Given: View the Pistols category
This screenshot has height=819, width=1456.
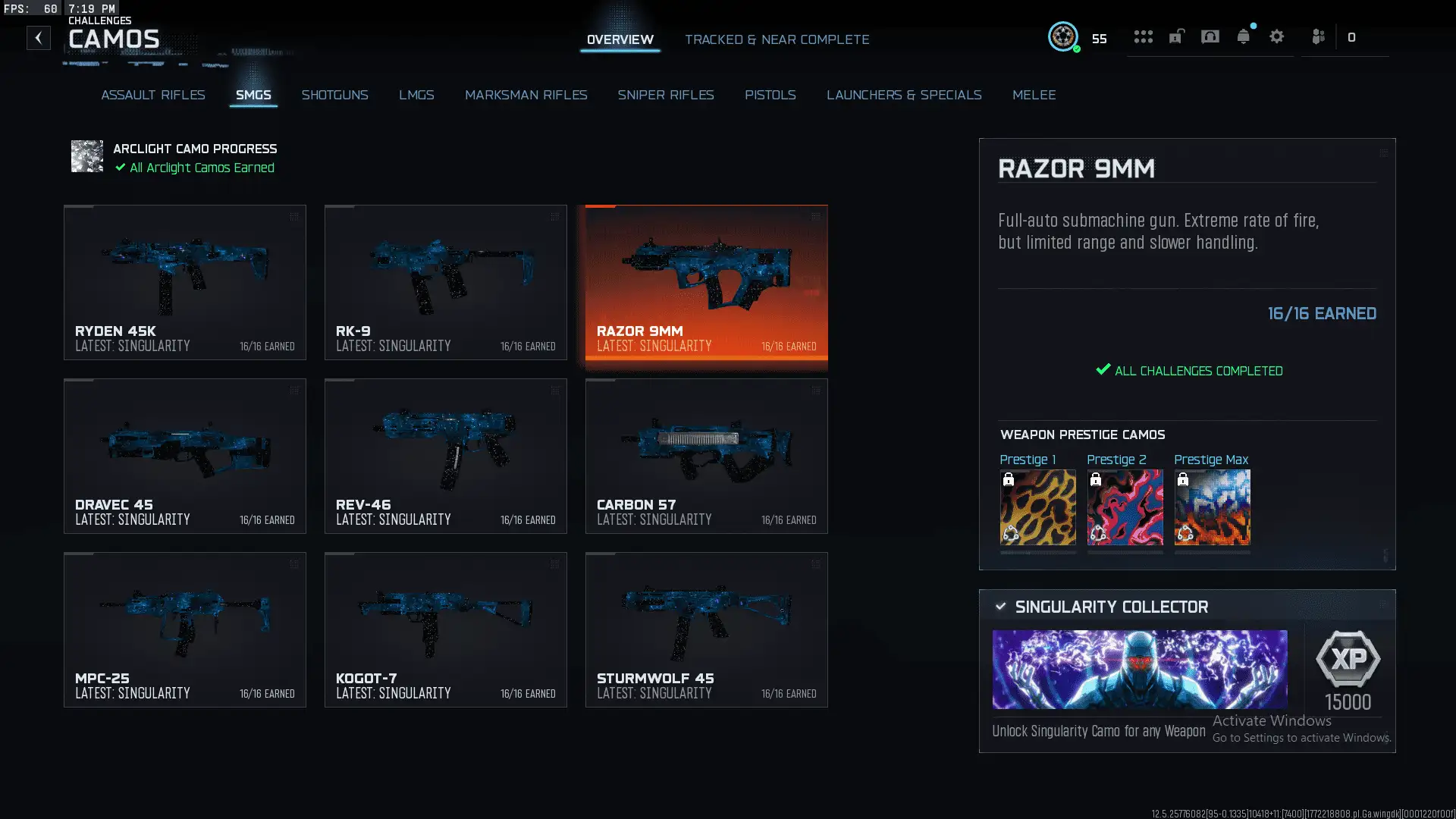Looking at the screenshot, I should [x=770, y=95].
